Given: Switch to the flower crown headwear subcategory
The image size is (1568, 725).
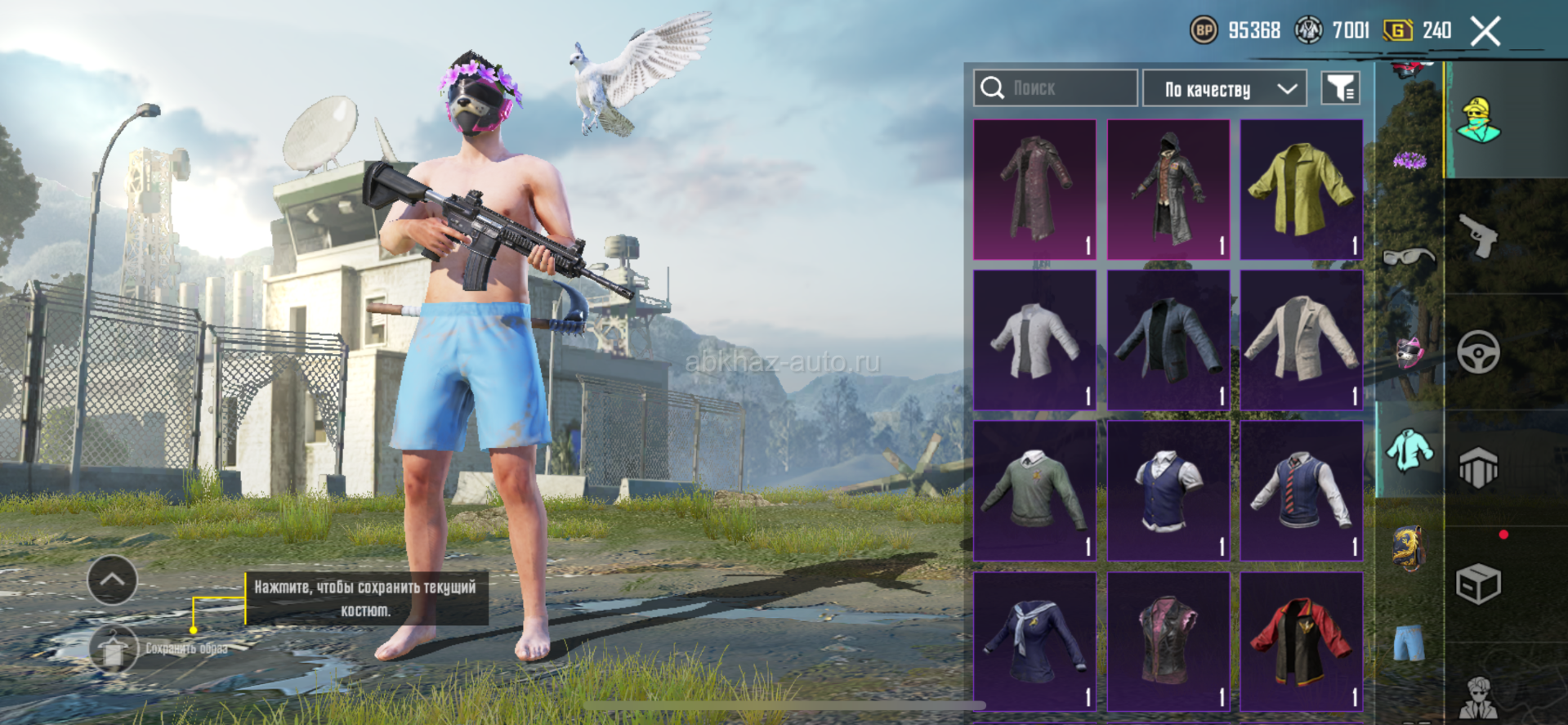Looking at the screenshot, I should [1409, 160].
